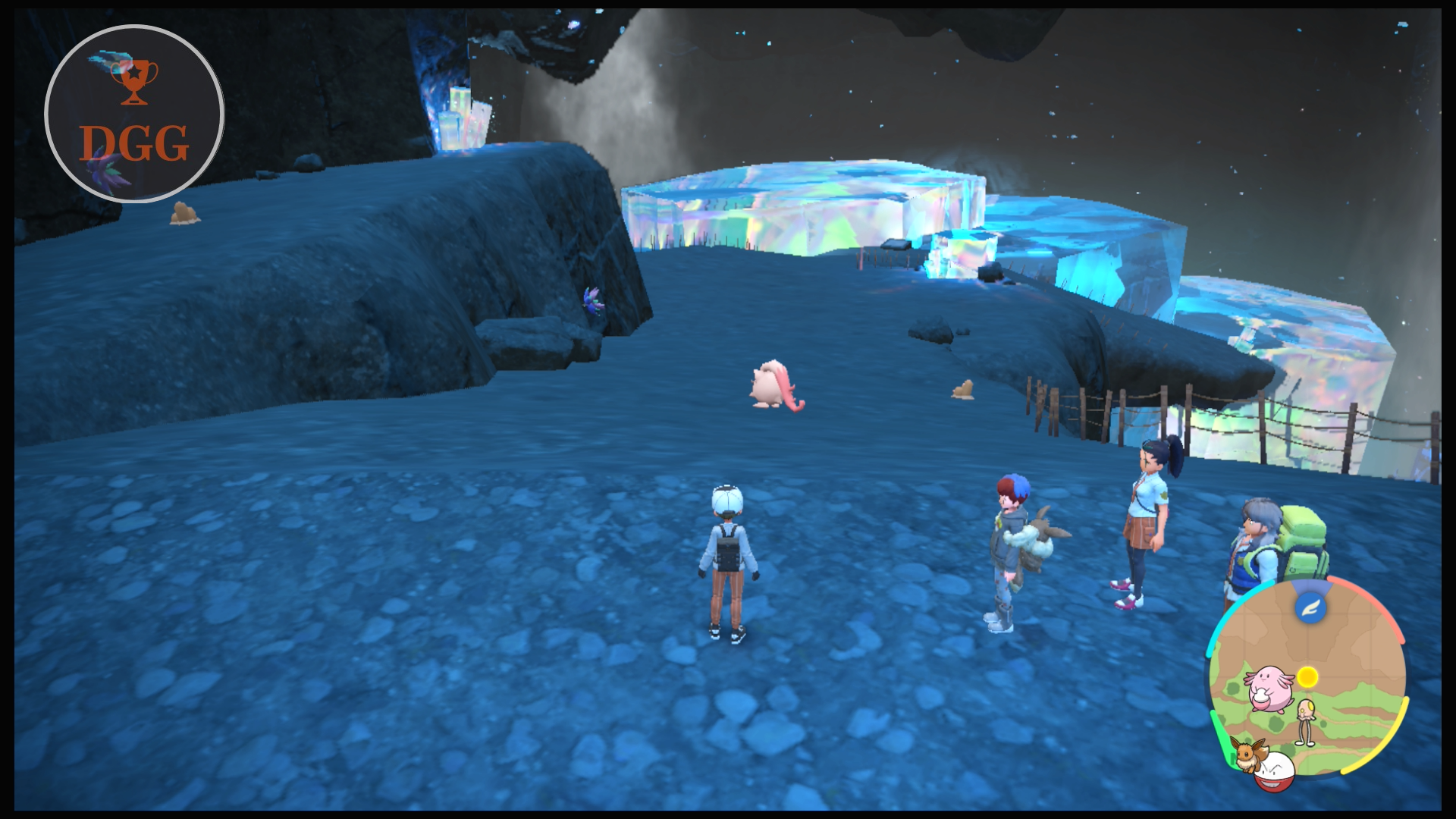
Task: Choose the Electrode icon on the minimap
Action: tap(1275, 771)
